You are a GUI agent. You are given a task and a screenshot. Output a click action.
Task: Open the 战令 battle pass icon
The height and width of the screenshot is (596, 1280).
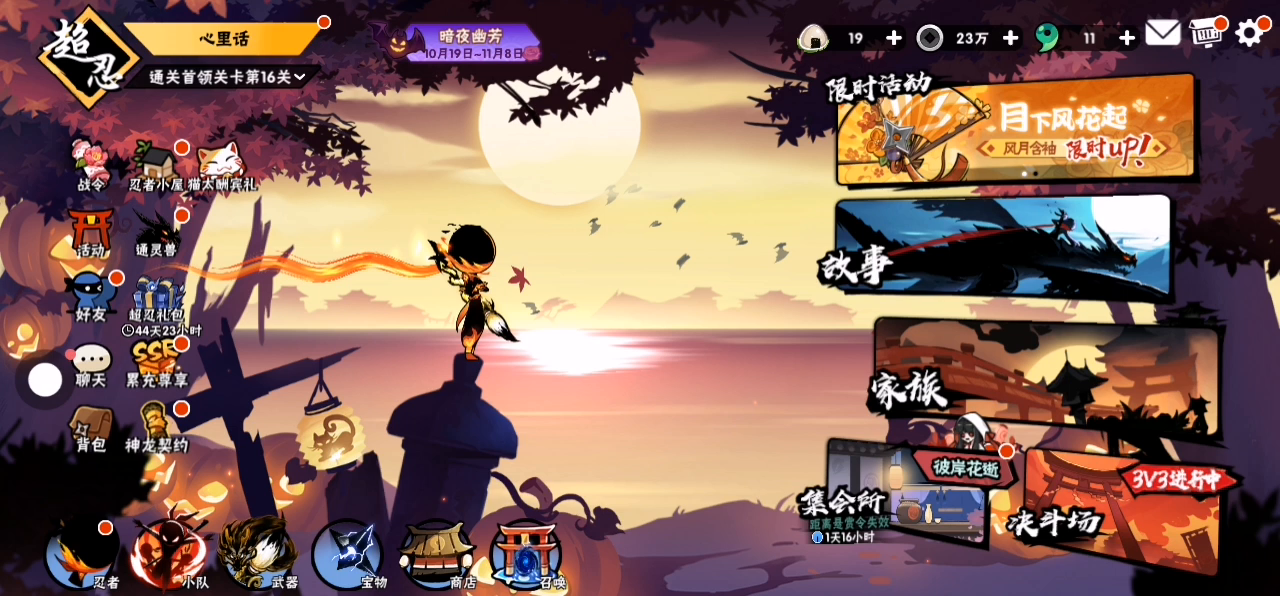pyautogui.click(x=91, y=165)
